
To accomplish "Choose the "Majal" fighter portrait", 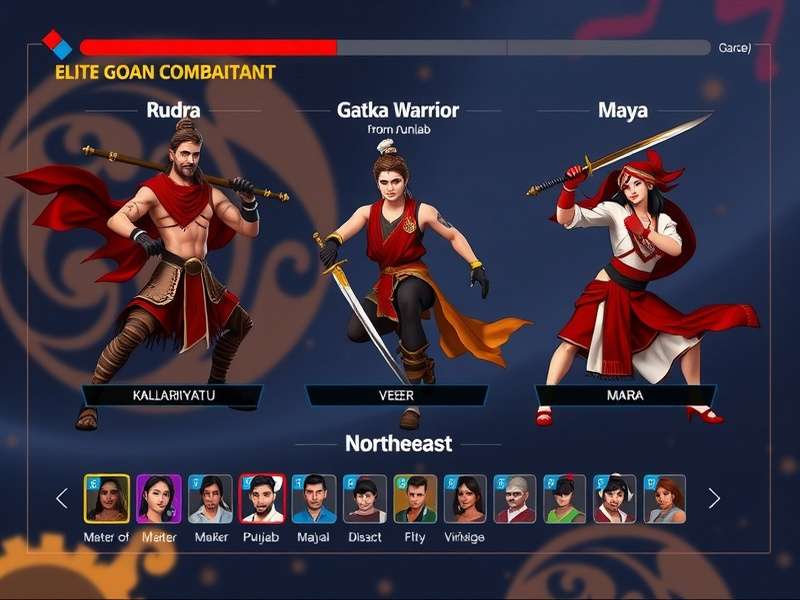I will (313, 498).
